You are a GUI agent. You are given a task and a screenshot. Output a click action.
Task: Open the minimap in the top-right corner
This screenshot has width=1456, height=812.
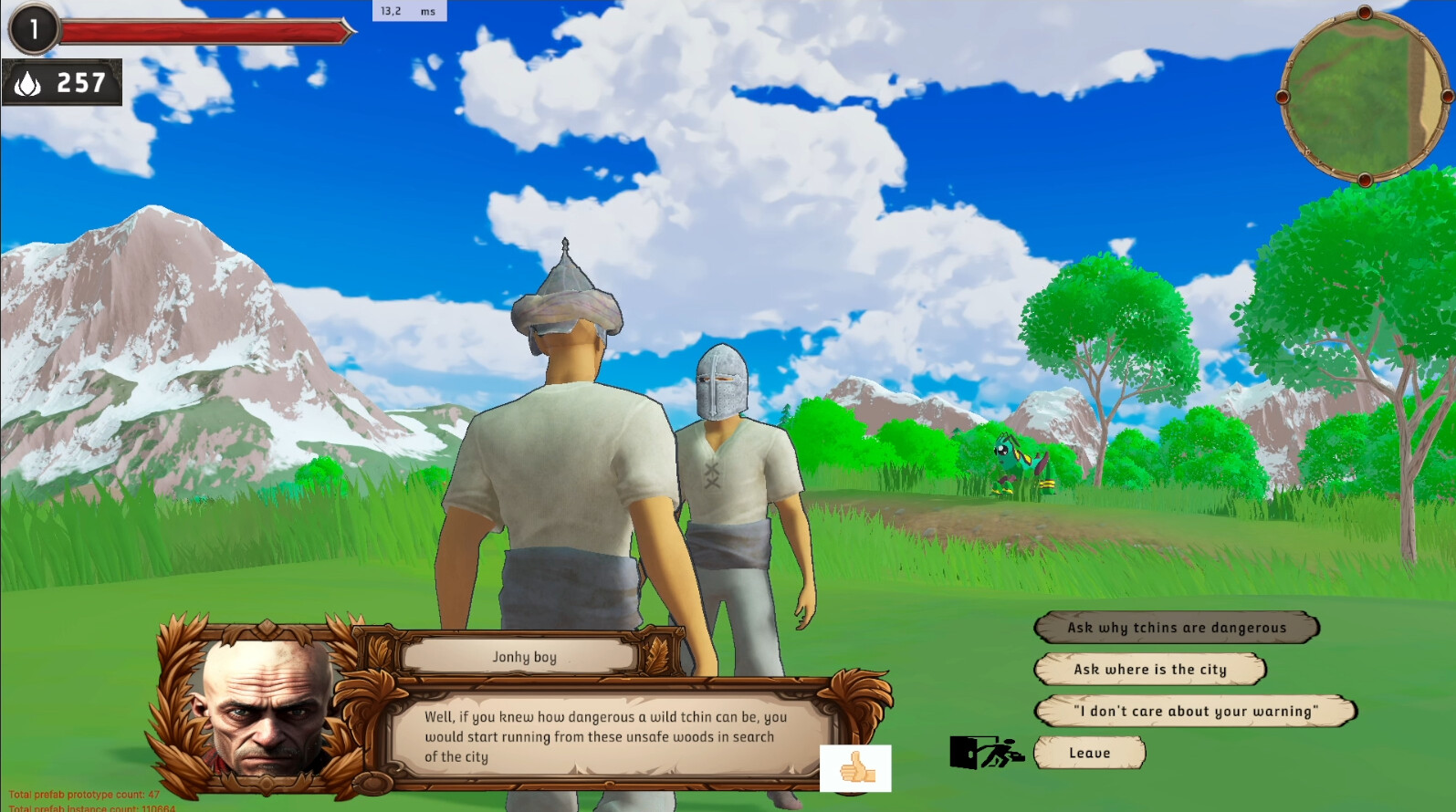tap(1364, 91)
